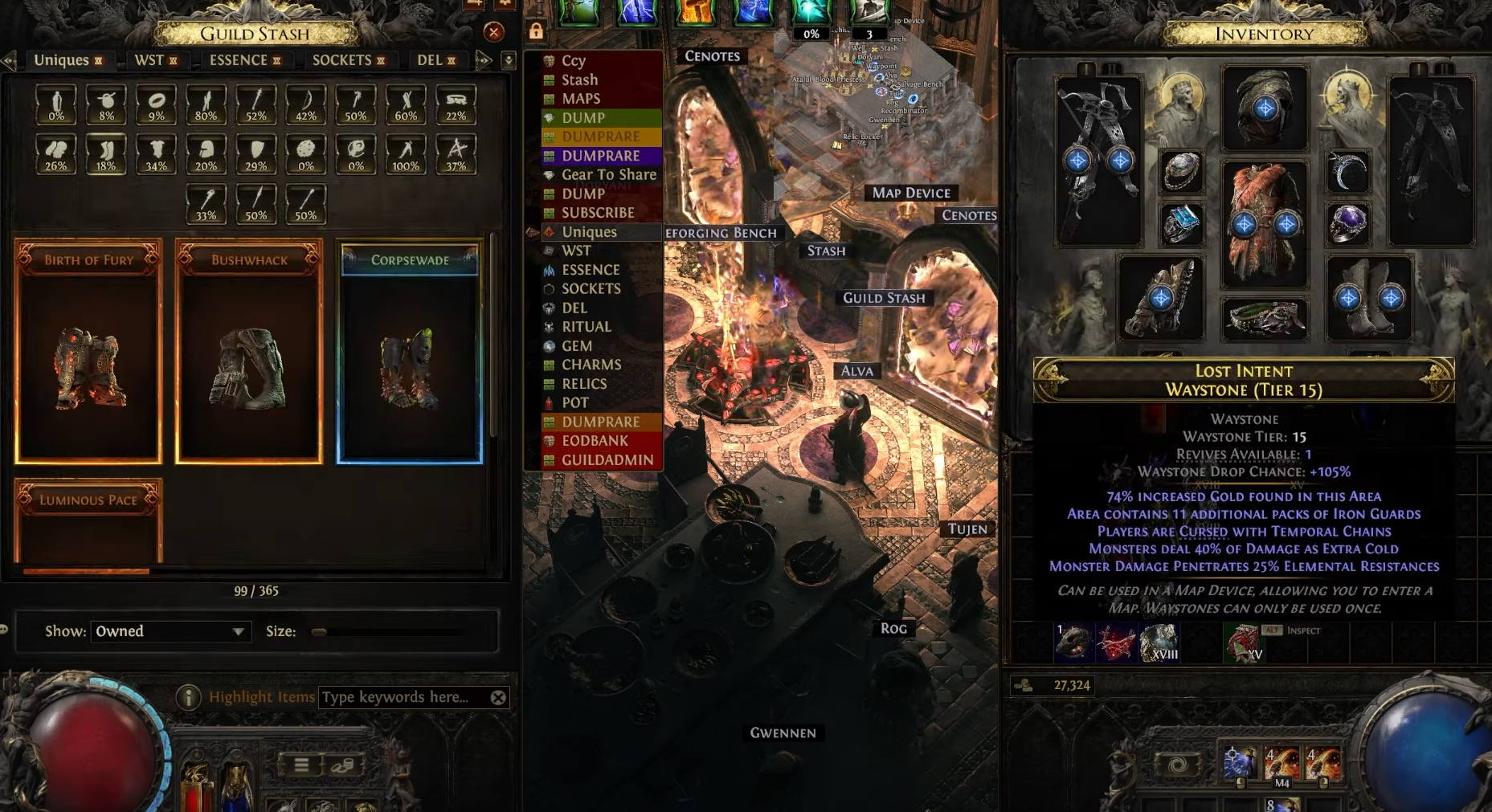
Task: Open the Show filter dropdown set to Owned
Action: [x=170, y=631]
